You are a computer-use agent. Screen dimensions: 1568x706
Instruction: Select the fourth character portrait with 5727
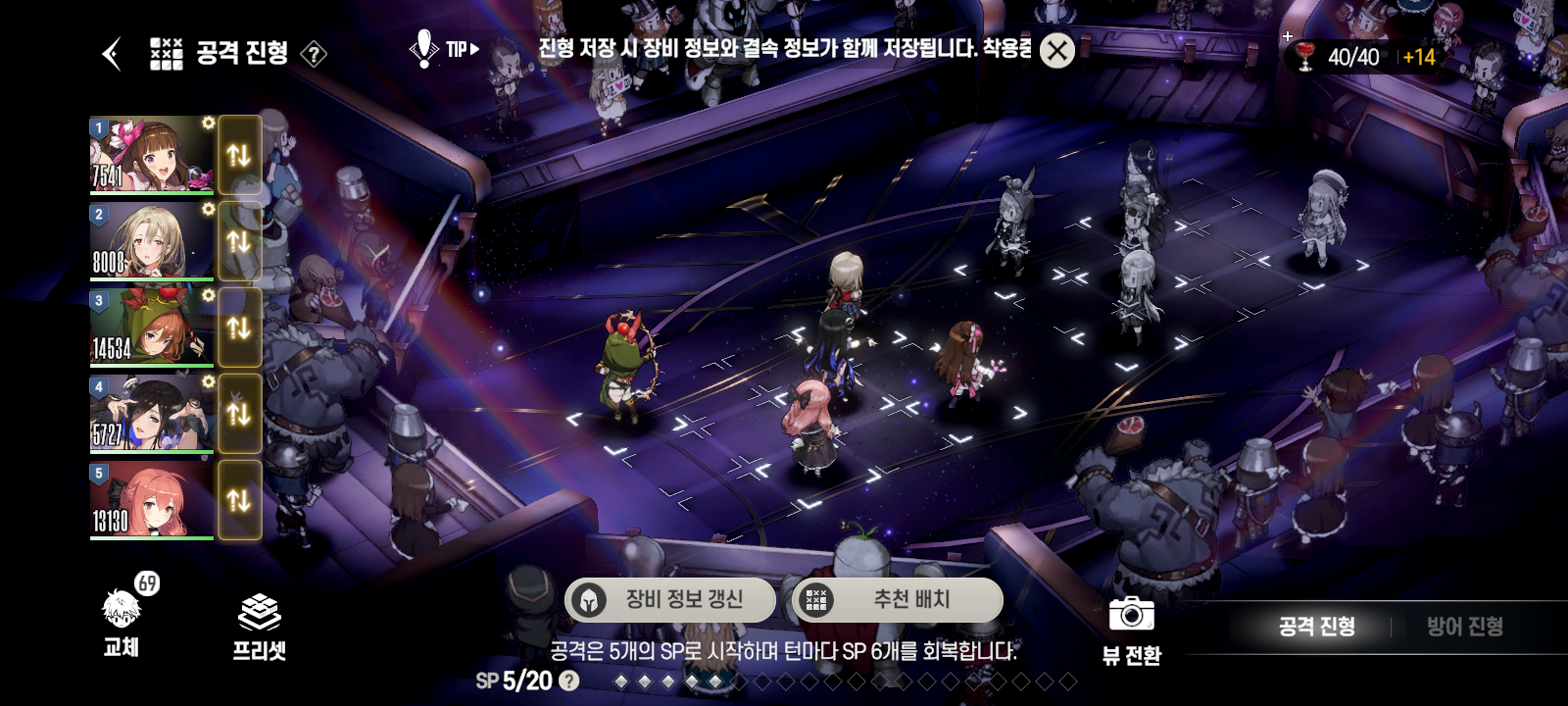[x=151, y=414]
